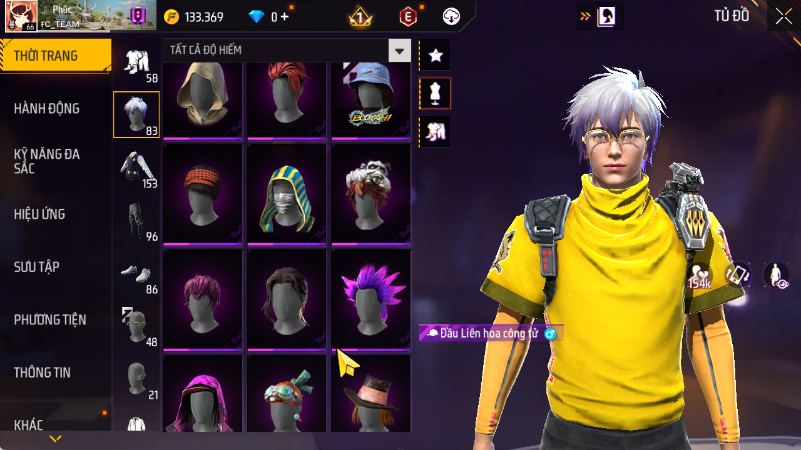Viewport: 801px width, 450px height.
Task: Open Kỹ Năng Đa Sắc section
Action: [47, 162]
